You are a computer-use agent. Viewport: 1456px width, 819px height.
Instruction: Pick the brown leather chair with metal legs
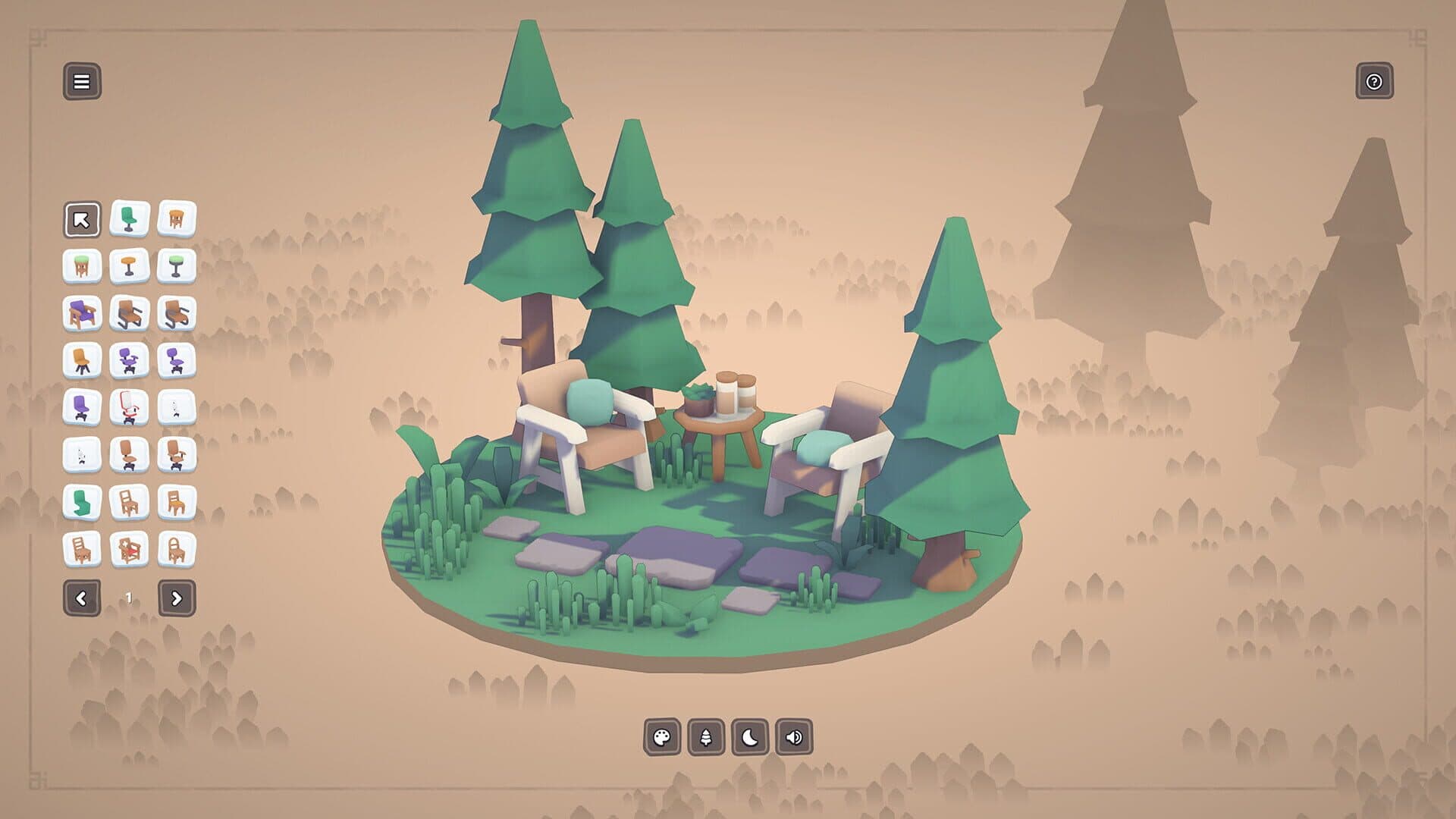[129, 313]
